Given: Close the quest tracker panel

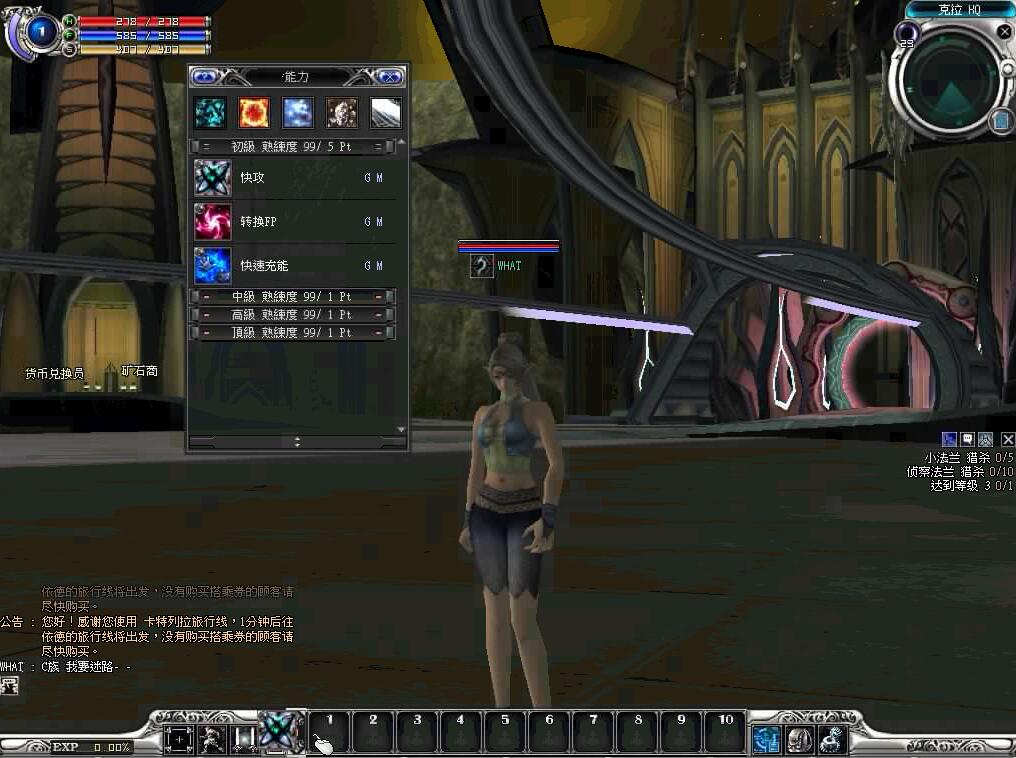Looking at the screenshot, I should [1007, 439].
